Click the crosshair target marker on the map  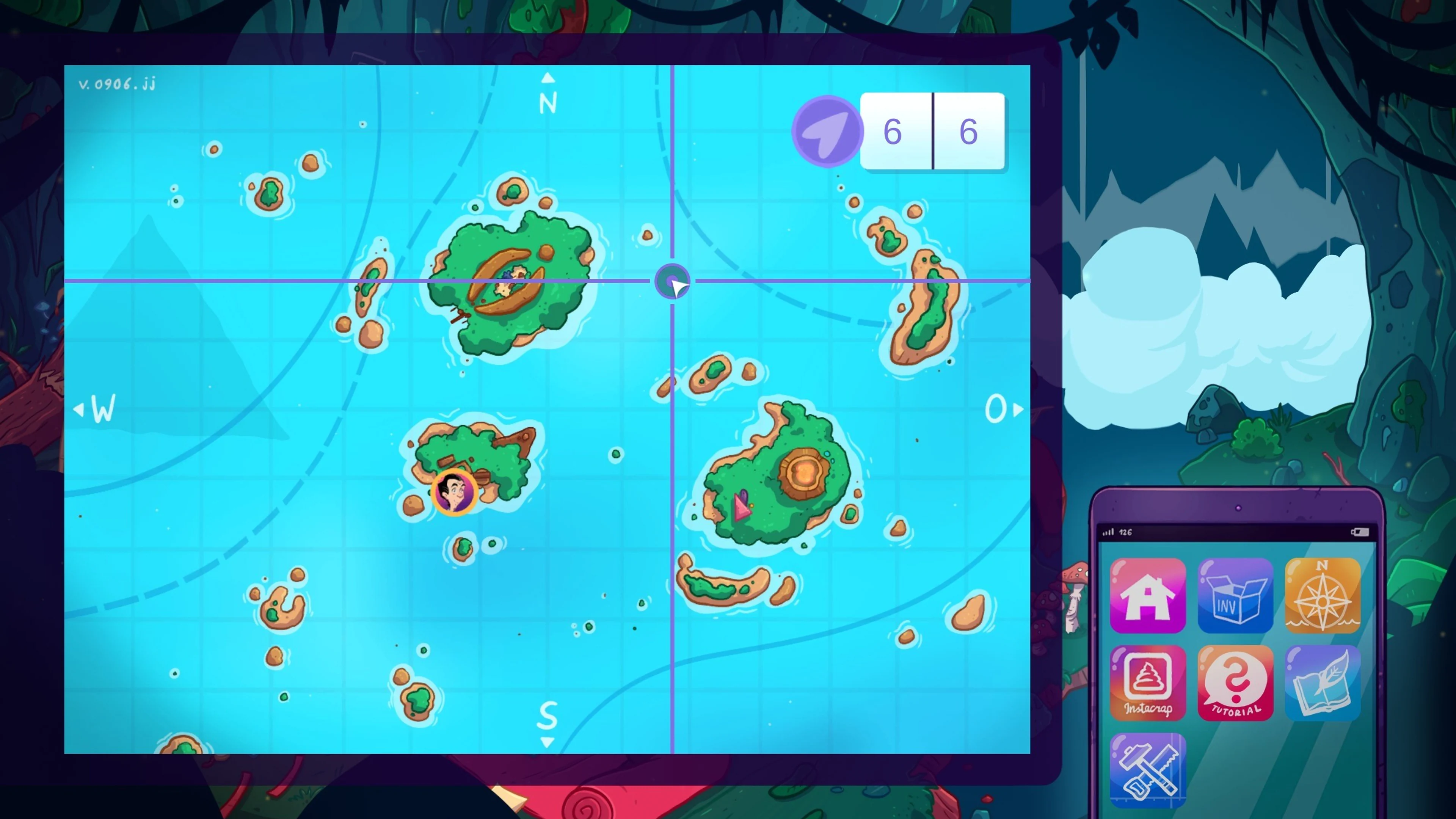point(673,281)
